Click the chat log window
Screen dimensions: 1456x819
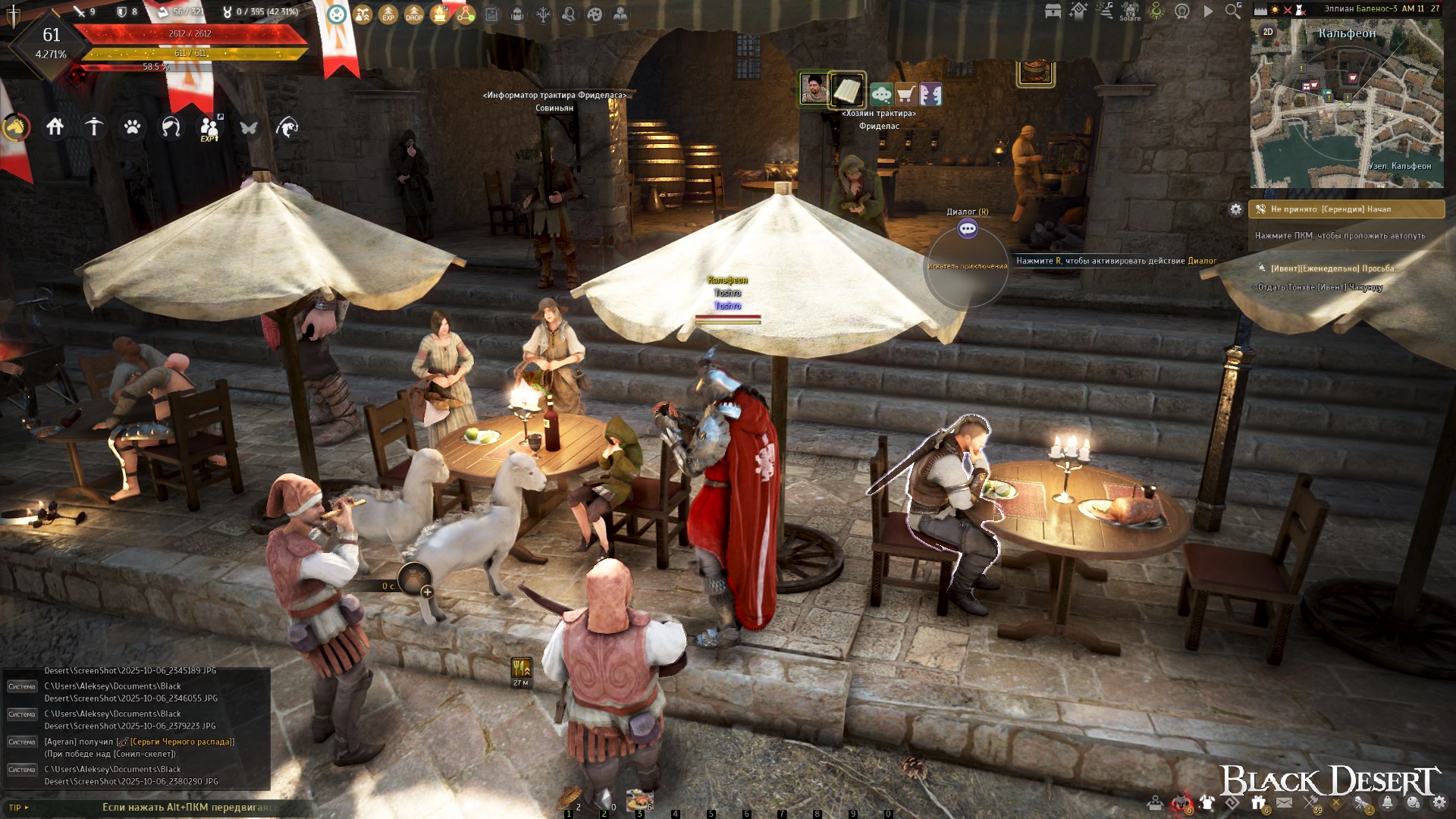click(x=136, y=728)
